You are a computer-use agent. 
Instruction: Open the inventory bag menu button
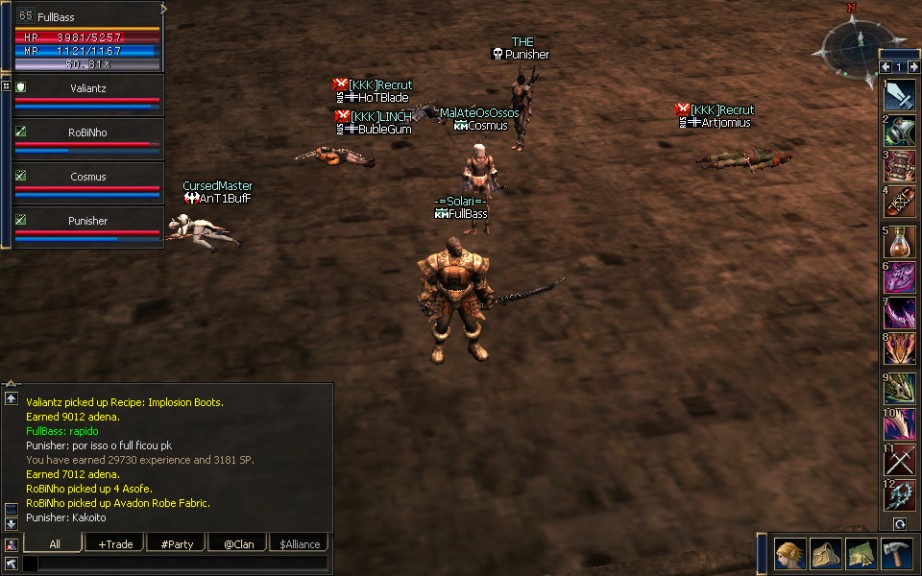826,554
